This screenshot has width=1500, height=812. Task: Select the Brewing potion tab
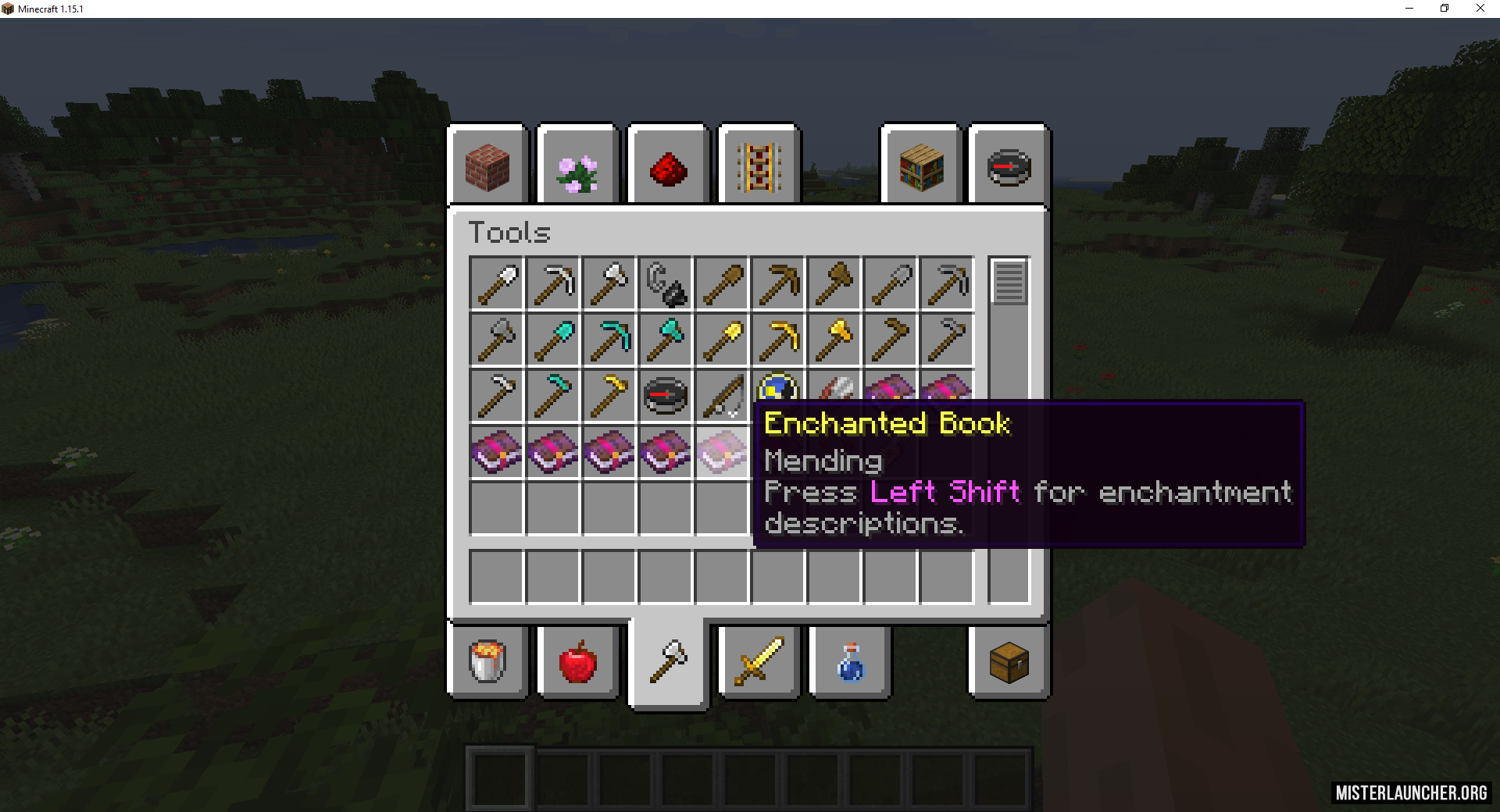(849, 662)
